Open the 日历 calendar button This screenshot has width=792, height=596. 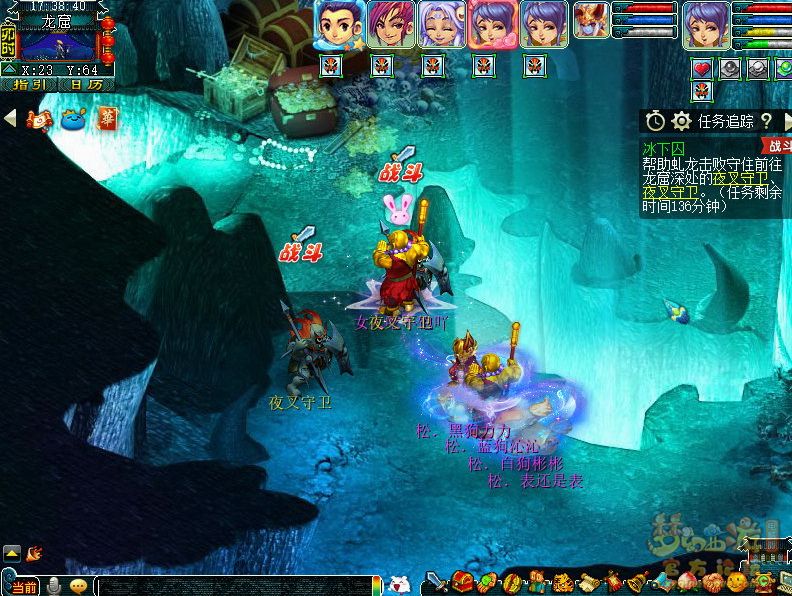tap(87, 85)
